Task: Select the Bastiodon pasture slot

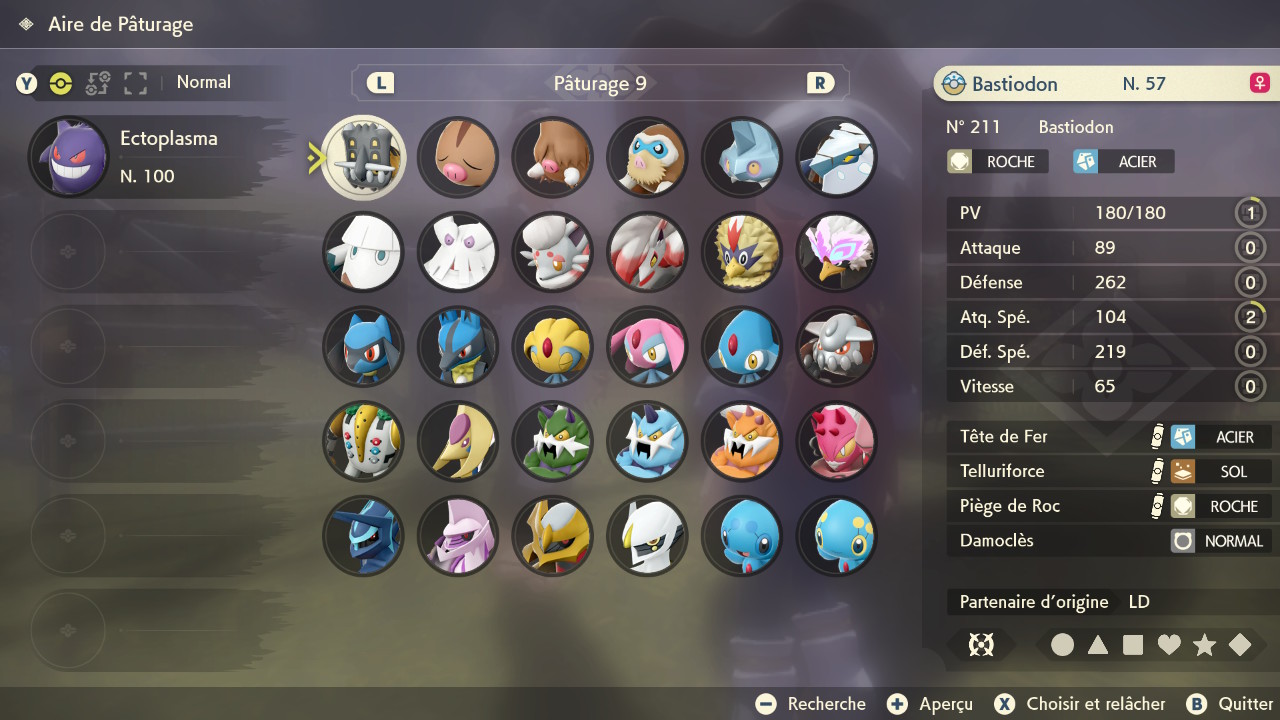Action: click(x=364, y=157)
